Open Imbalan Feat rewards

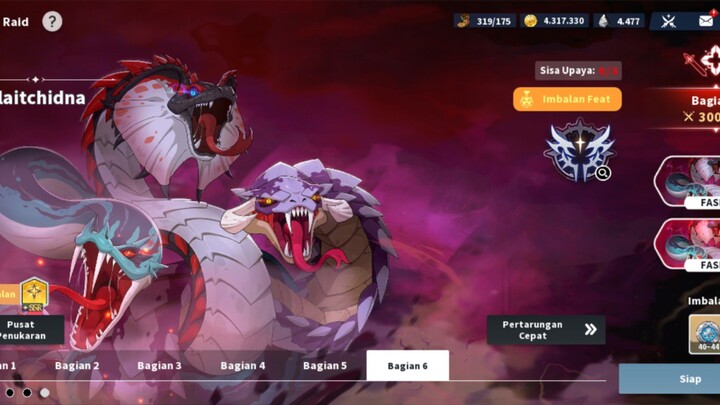567,99
